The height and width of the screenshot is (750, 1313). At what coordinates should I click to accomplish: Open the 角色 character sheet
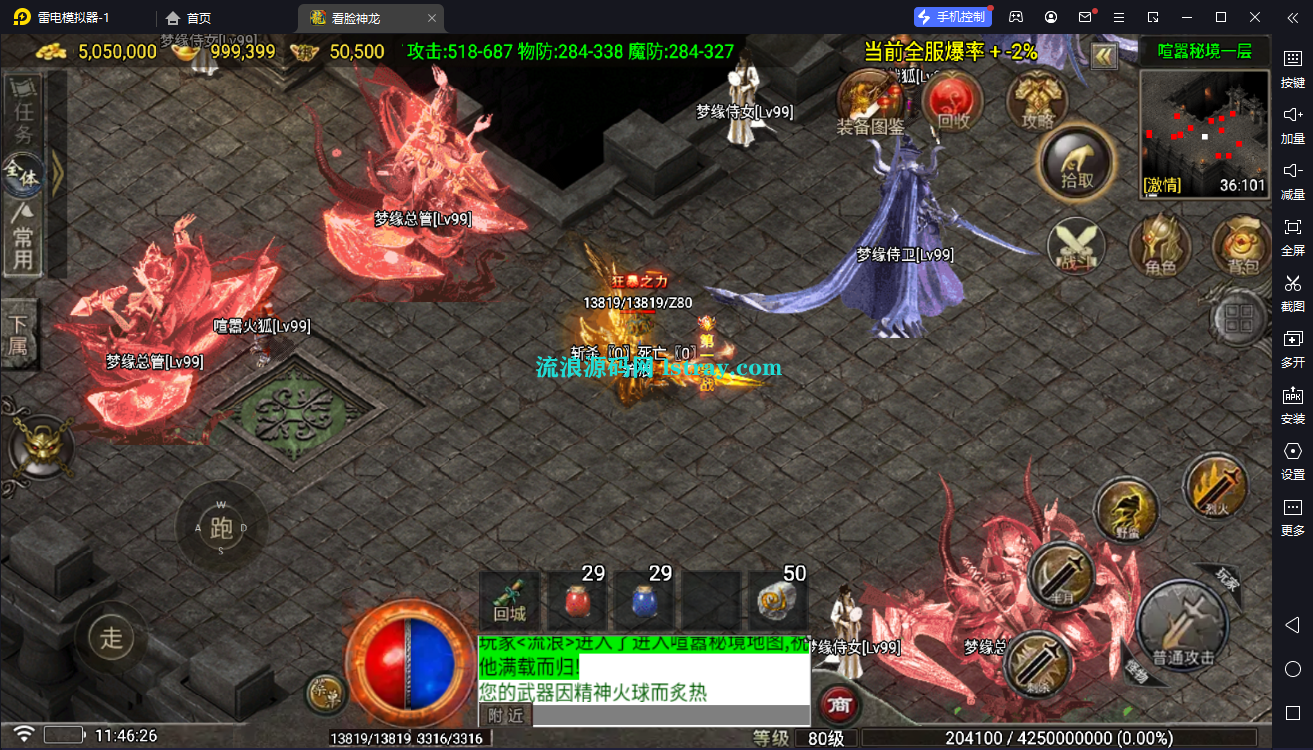[x=1159, y=245]
